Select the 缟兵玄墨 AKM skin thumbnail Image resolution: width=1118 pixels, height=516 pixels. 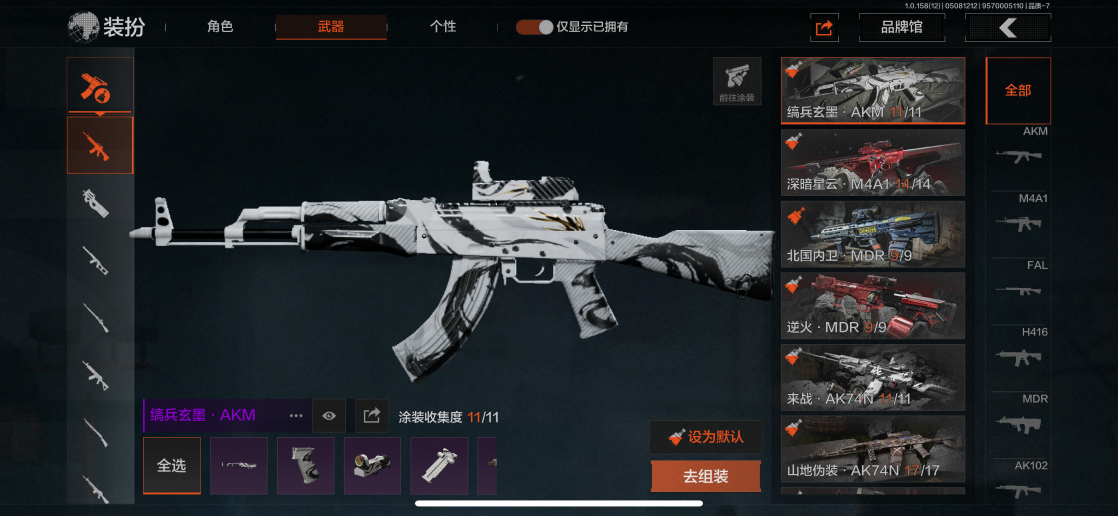[873, 90]
